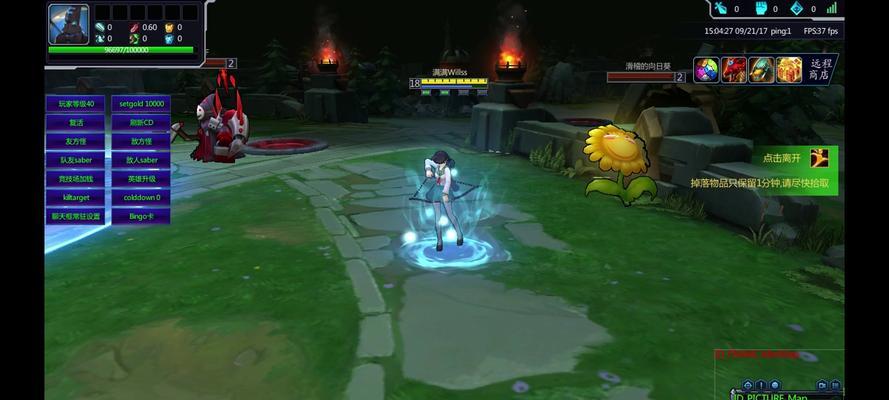The width and height of the screenshot is (889, 400).
Task: Click the colddown 0 button
Action: 141,197
